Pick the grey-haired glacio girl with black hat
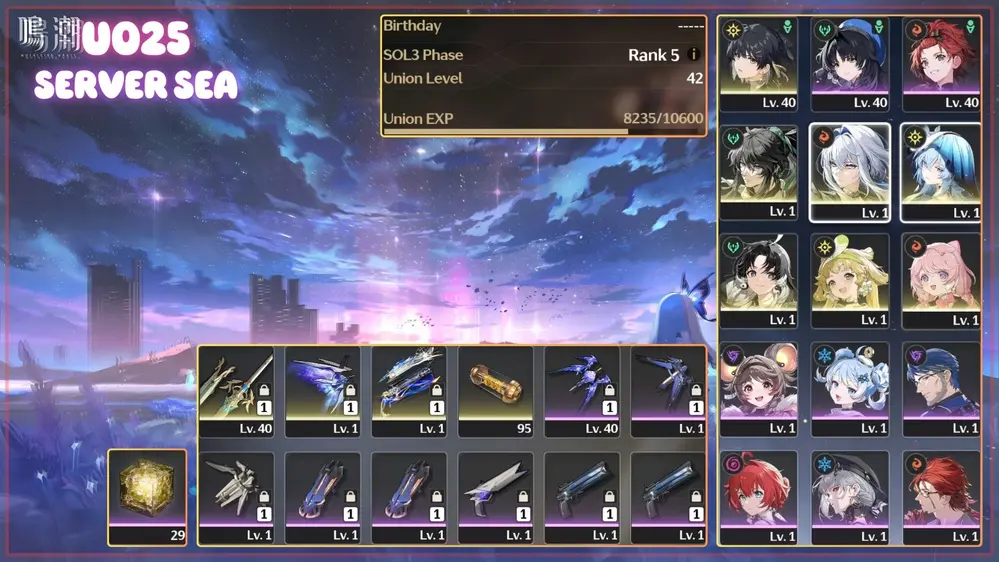This screenshot has width=999, height=562. pos(849,492)
